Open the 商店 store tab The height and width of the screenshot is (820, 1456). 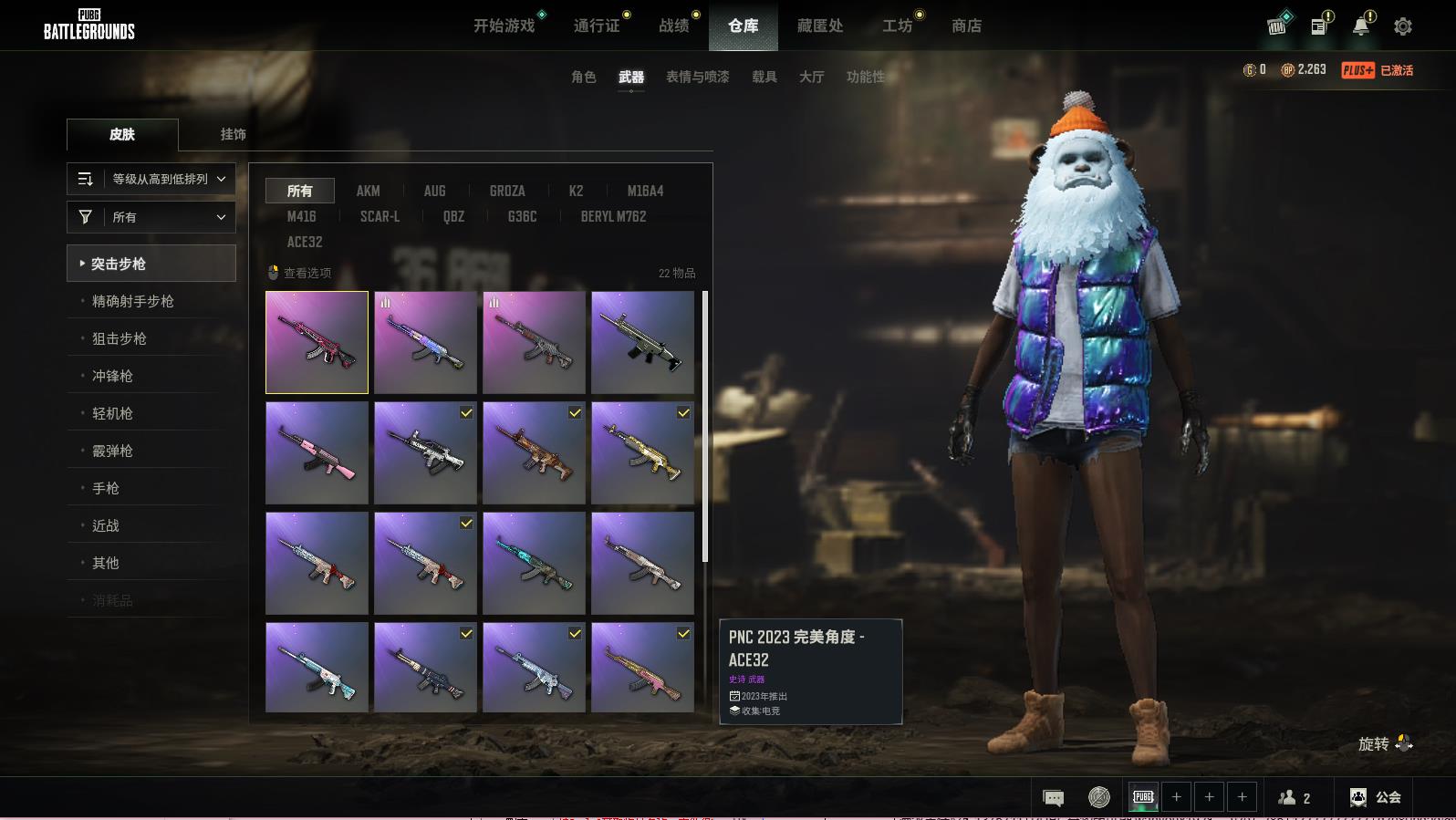point(966,26)
